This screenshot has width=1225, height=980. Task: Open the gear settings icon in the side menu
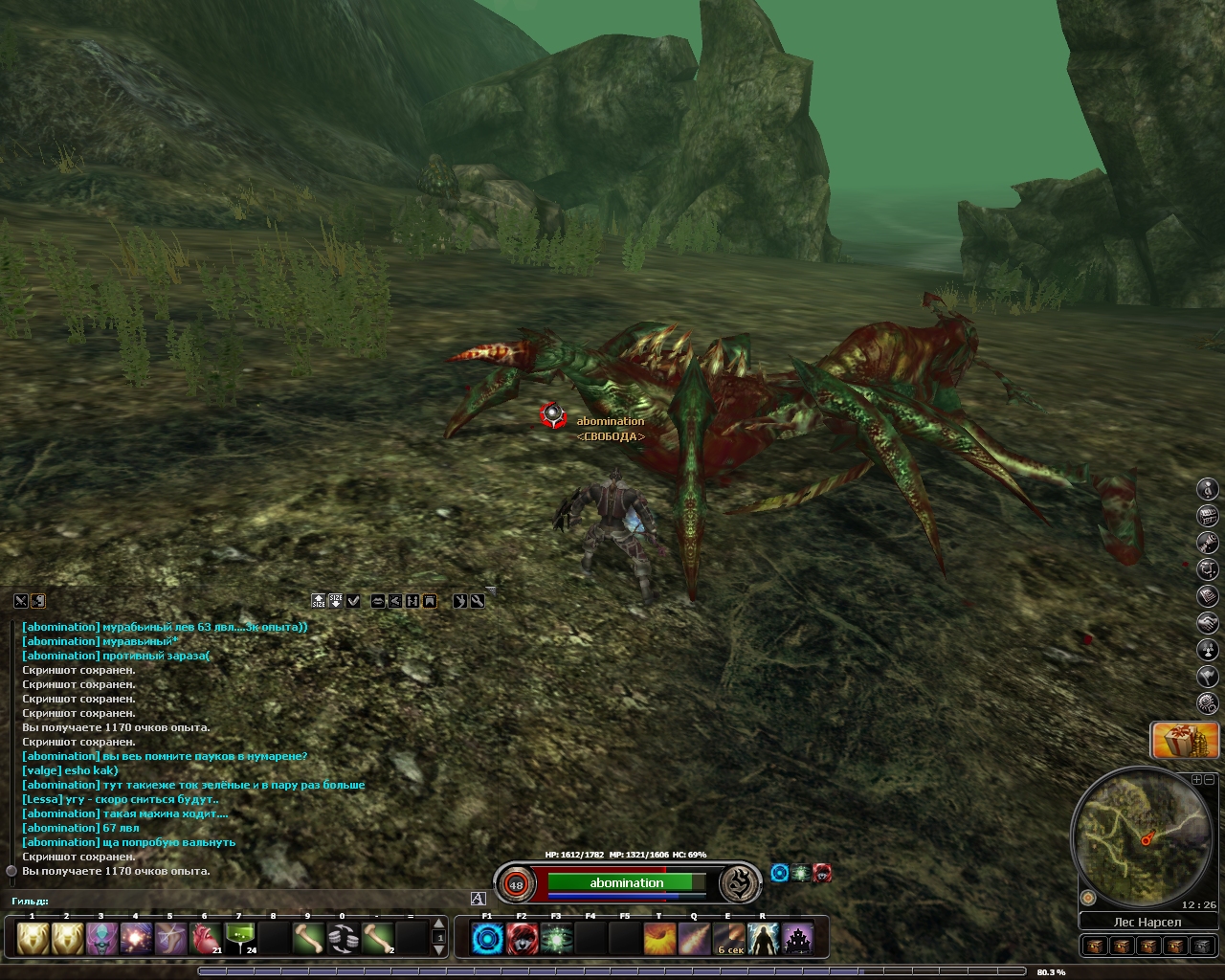1208,703
